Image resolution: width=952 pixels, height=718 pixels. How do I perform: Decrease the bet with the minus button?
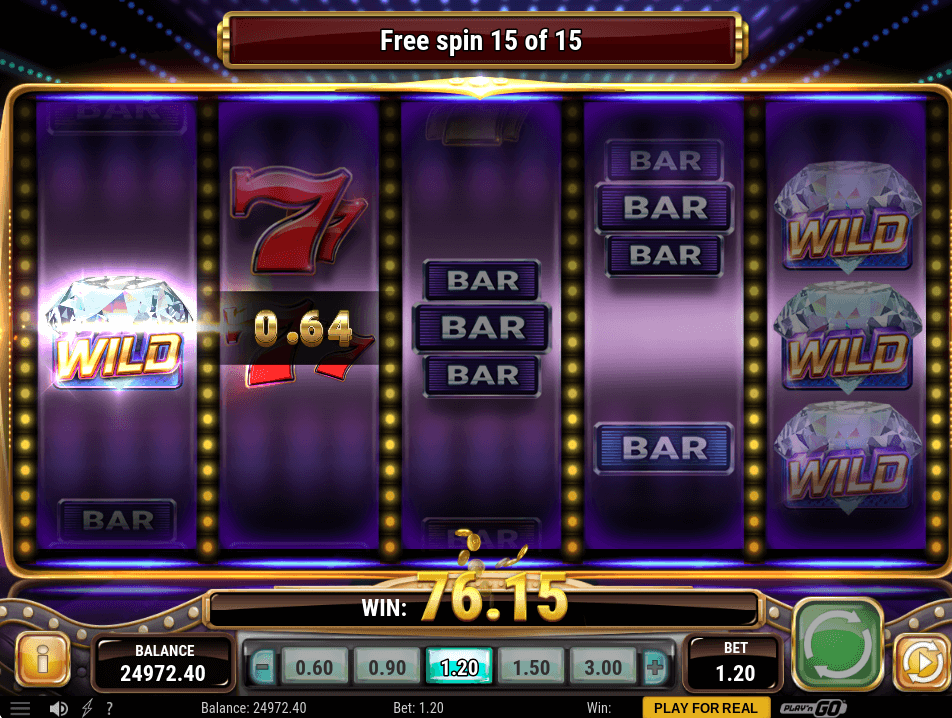[x=262, y=667]
